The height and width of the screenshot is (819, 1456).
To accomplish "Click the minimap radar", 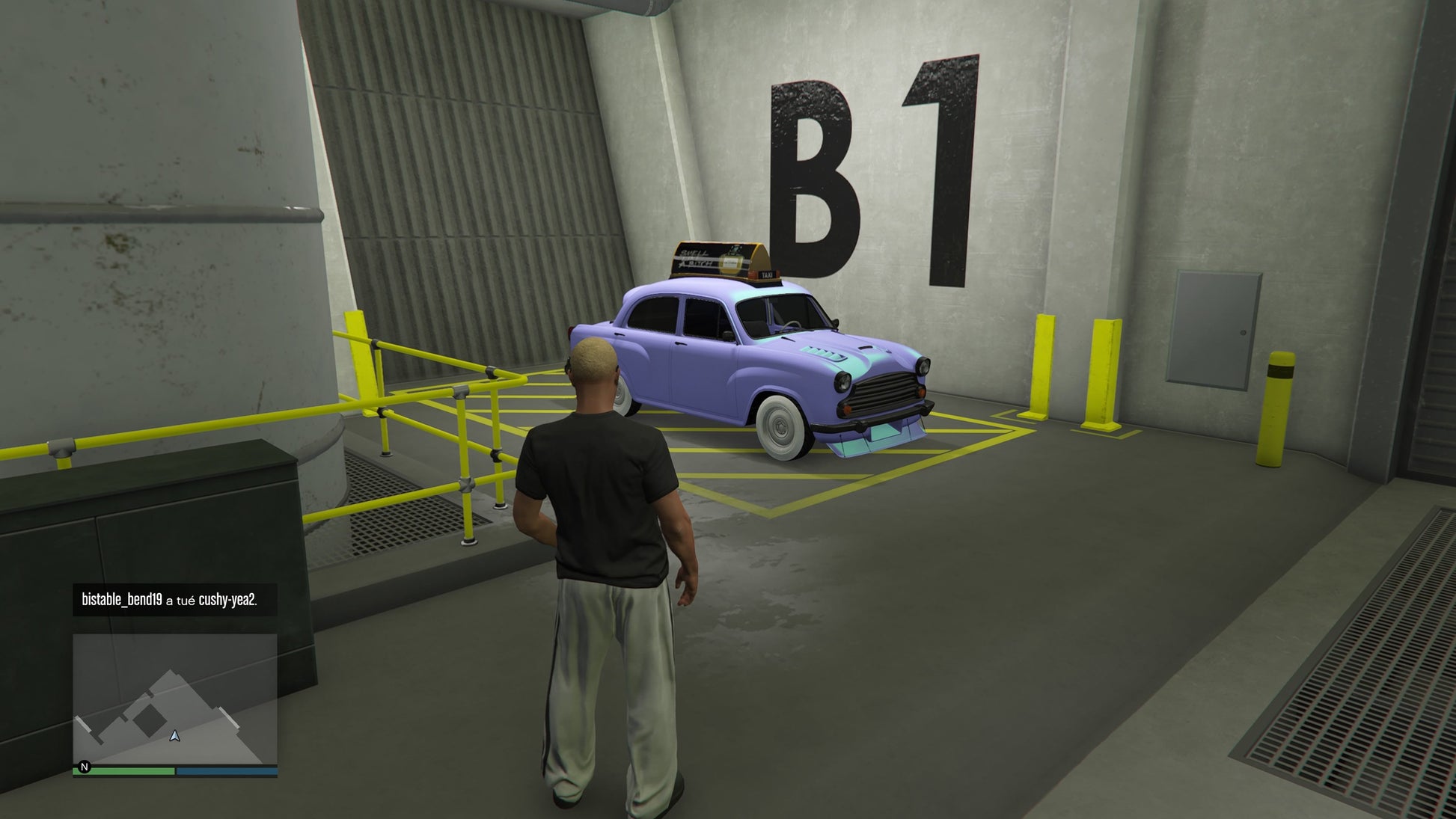I will coord(174,699).
